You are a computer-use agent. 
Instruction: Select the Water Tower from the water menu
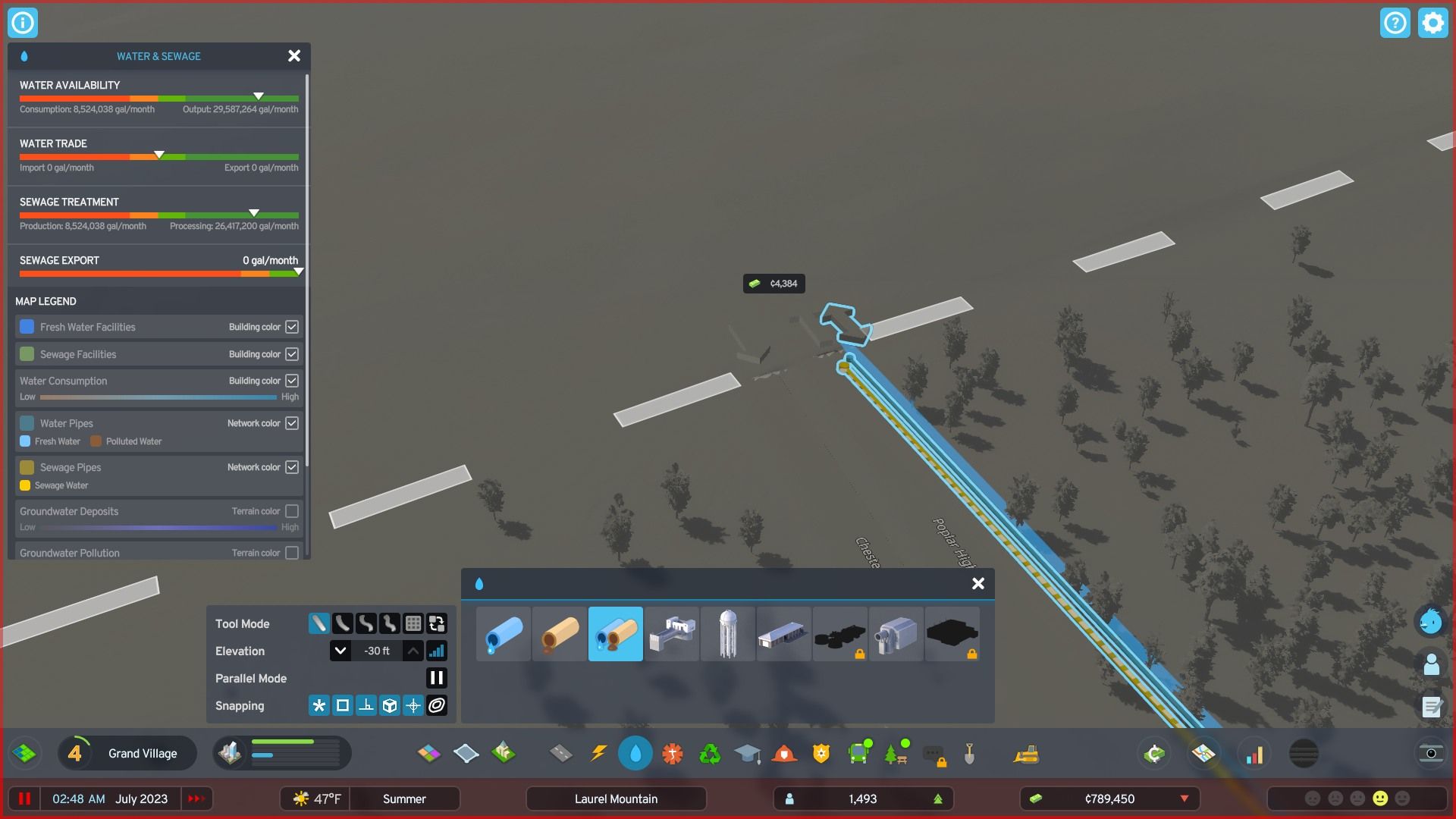(x=727, y=634)
